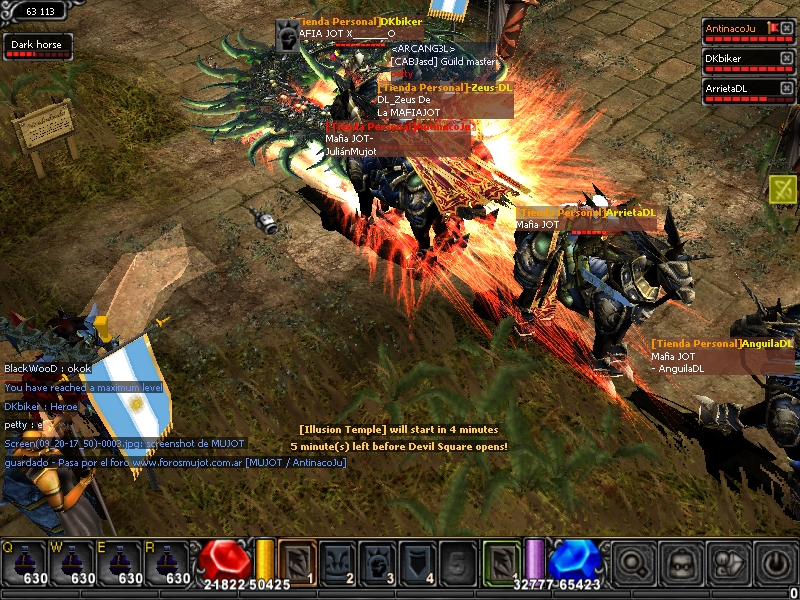The height and width of the screenshot is (600, 800).
Task: Select skill slot number 2
Action: pyautogui.click(x=338, y=561)
